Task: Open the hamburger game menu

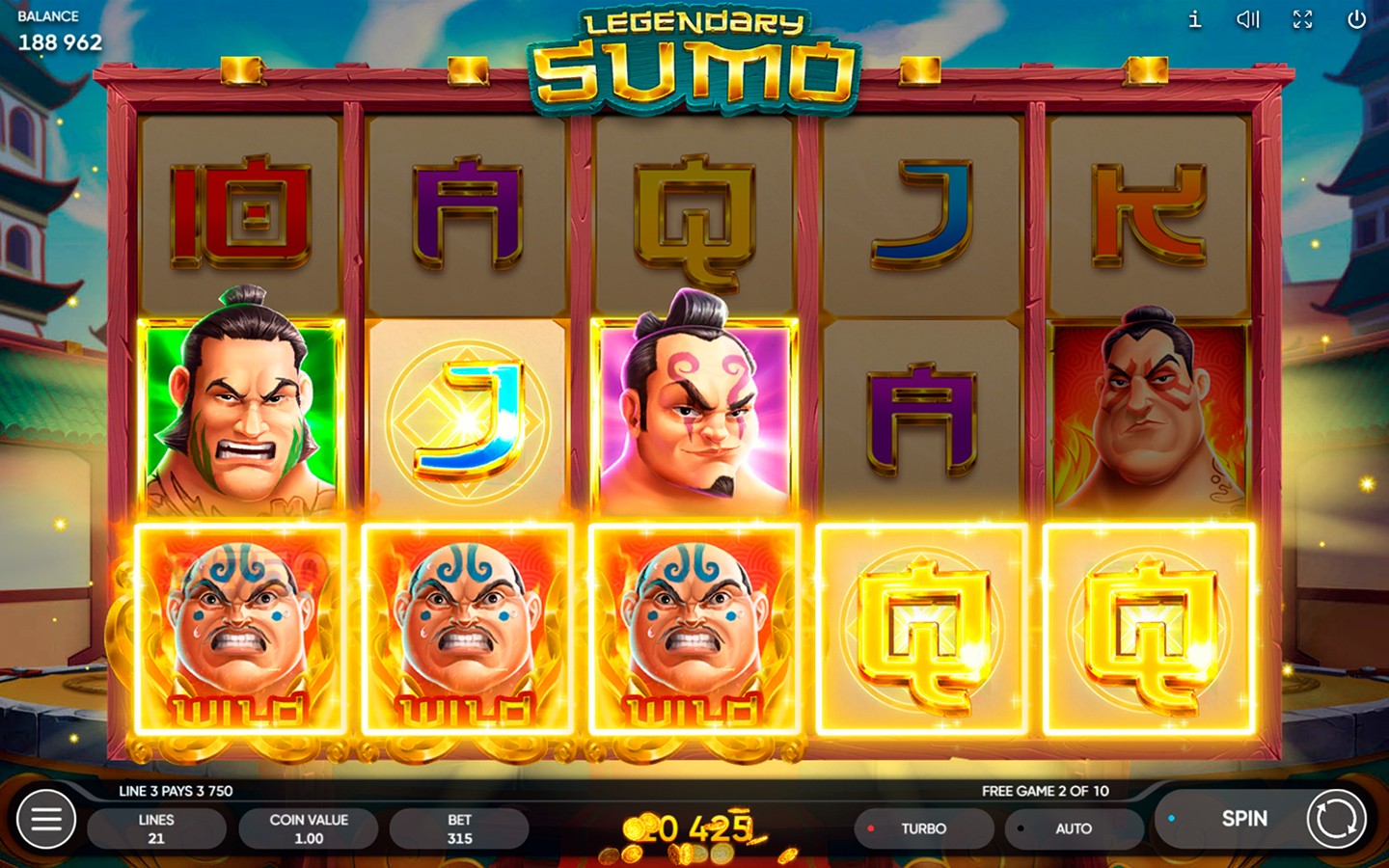Action: pos(45,819)
